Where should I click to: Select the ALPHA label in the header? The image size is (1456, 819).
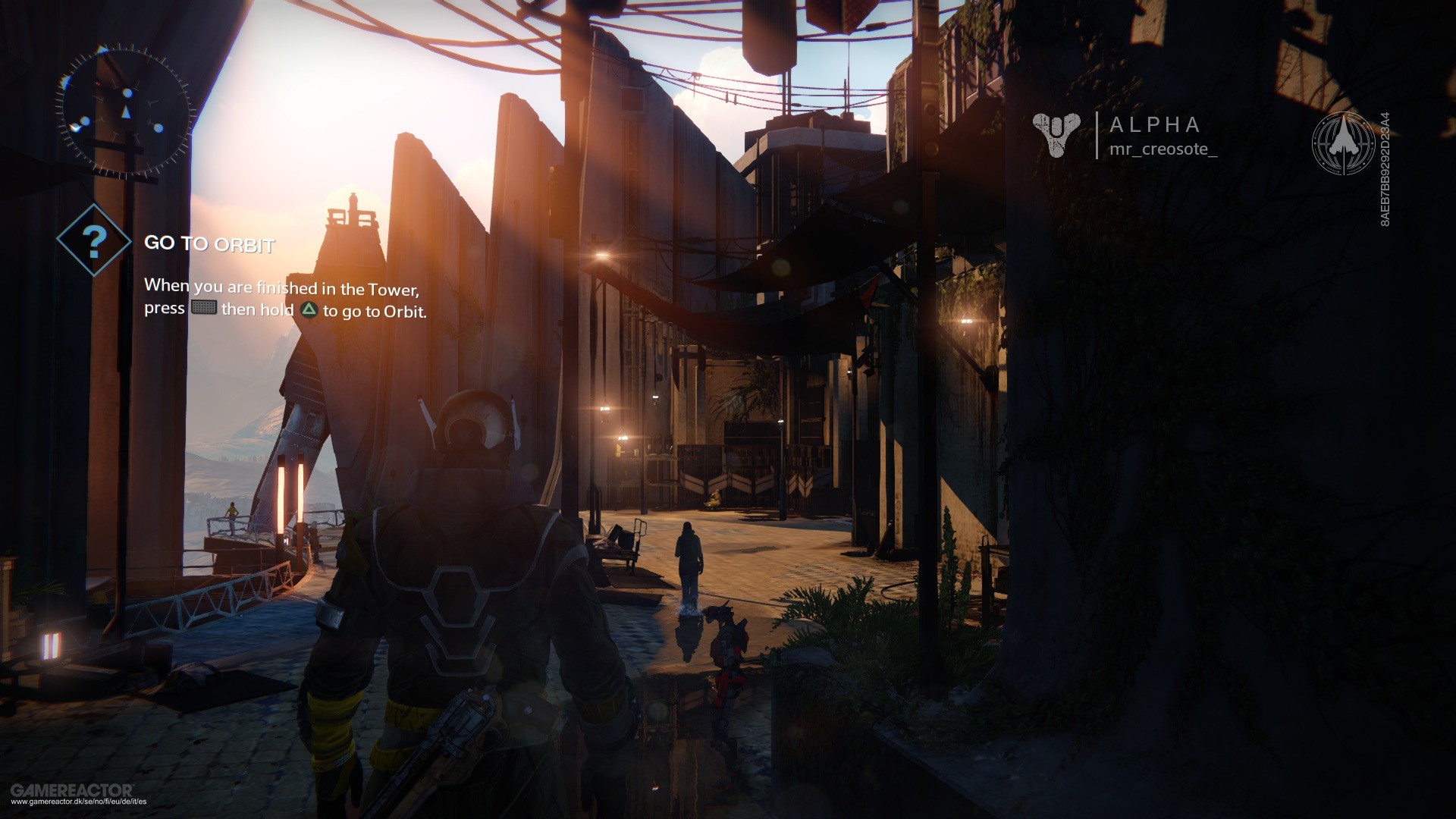click(1153, 125)
